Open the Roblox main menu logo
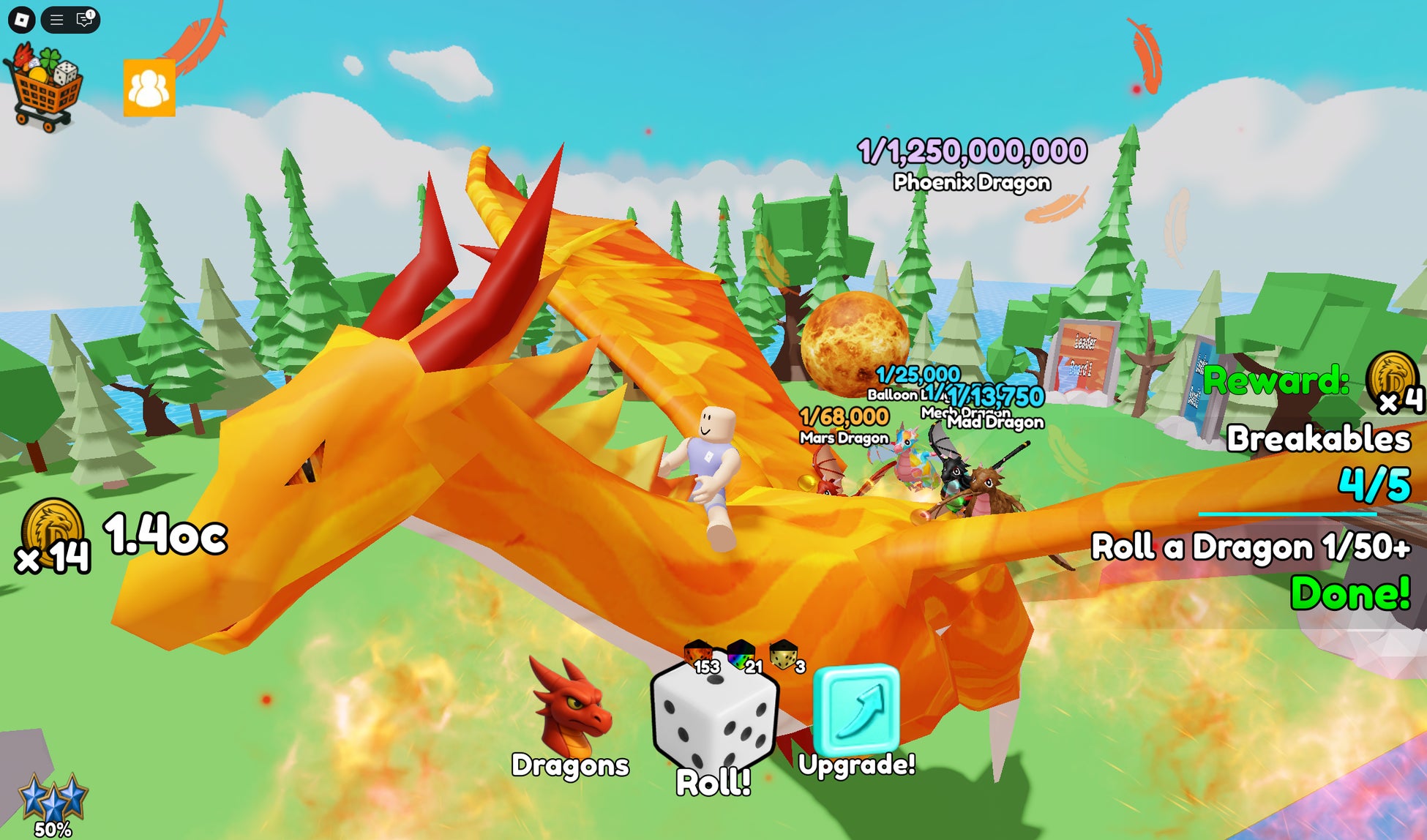This screenshot has height=840, width=1427. (22, 20)
